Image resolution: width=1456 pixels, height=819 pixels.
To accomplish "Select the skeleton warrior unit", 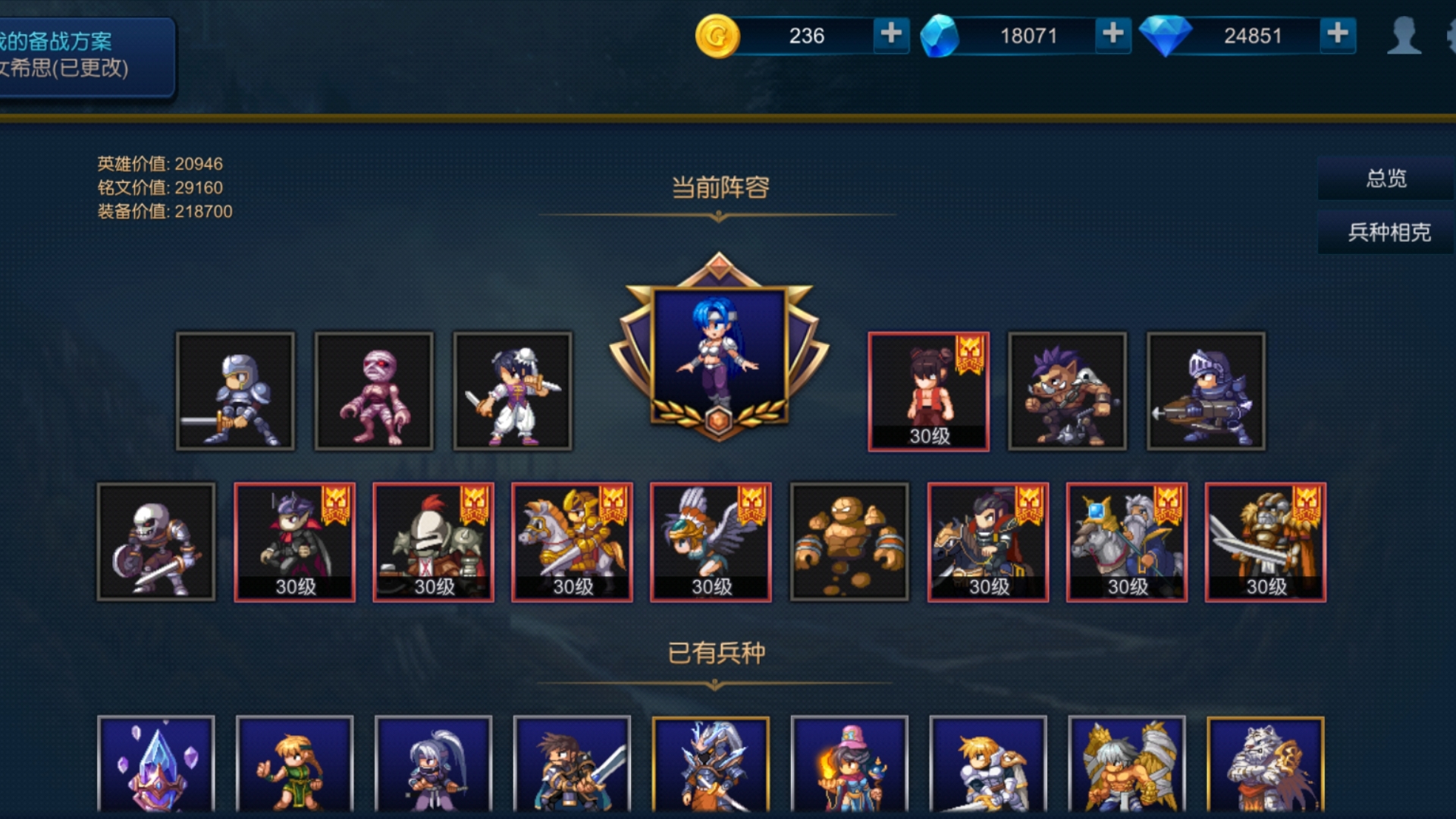I will (157, 541).
